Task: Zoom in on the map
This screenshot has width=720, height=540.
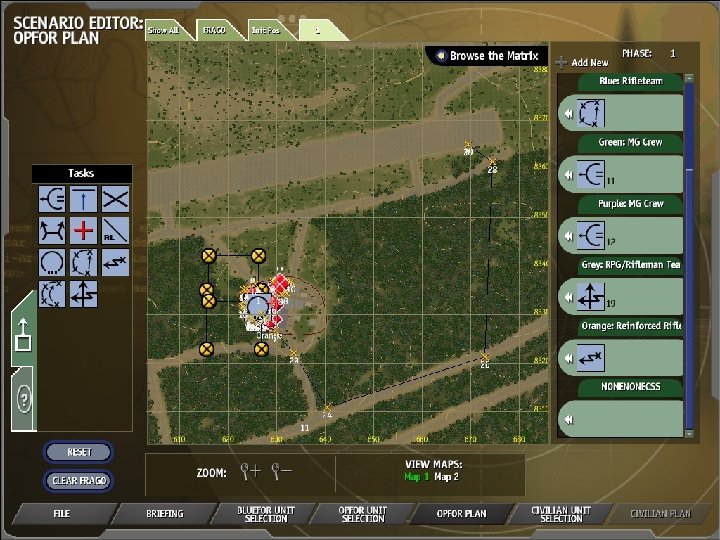Action: [251, 470]
